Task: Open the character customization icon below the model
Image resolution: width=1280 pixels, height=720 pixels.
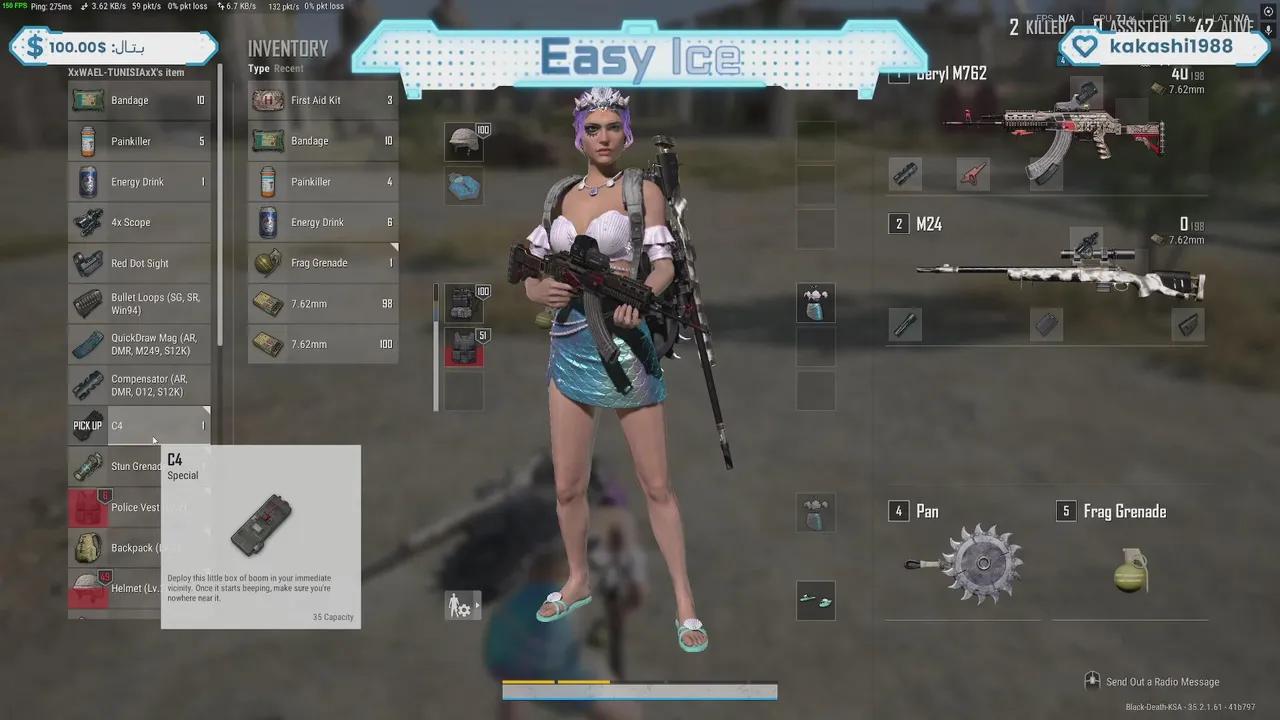Action: pos(462,605)
